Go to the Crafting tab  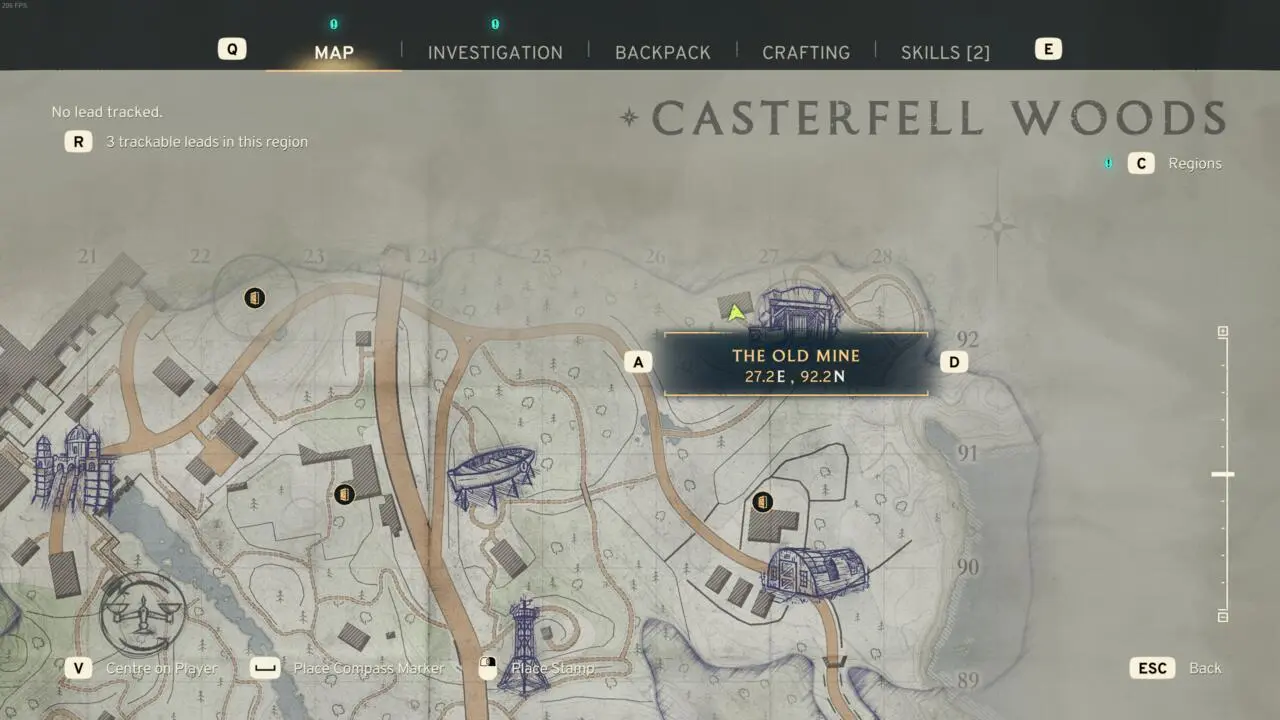(805, 52)
